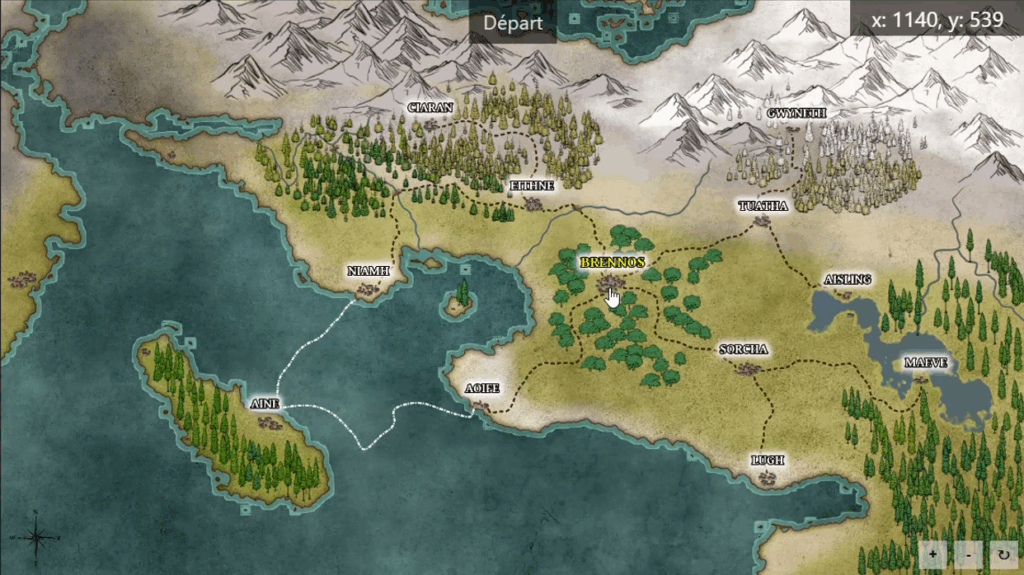1024x575 pixels.
Task: Choose the Sorcha town marker
Action: [x=745, y=368]
